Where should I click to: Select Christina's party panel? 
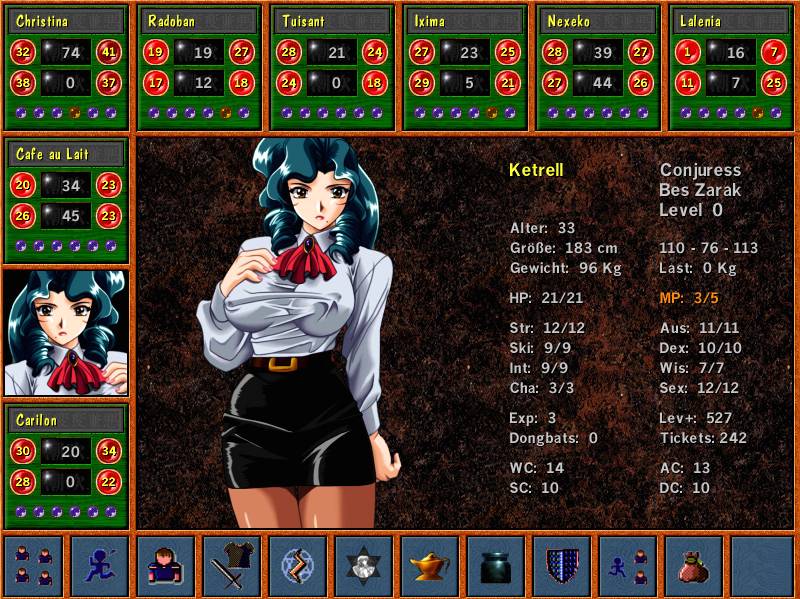(66, 67)
